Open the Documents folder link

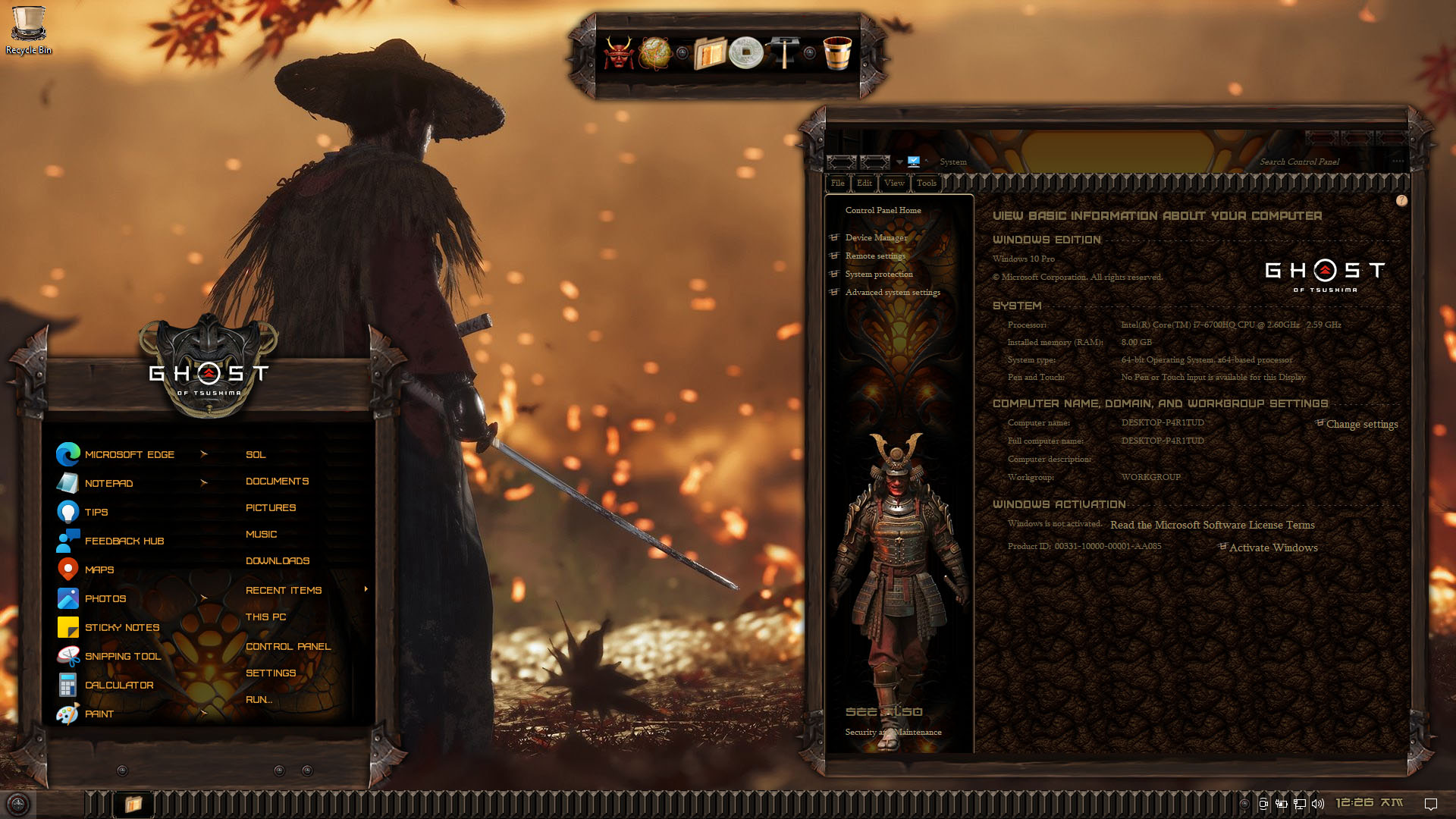click(277, 481)
